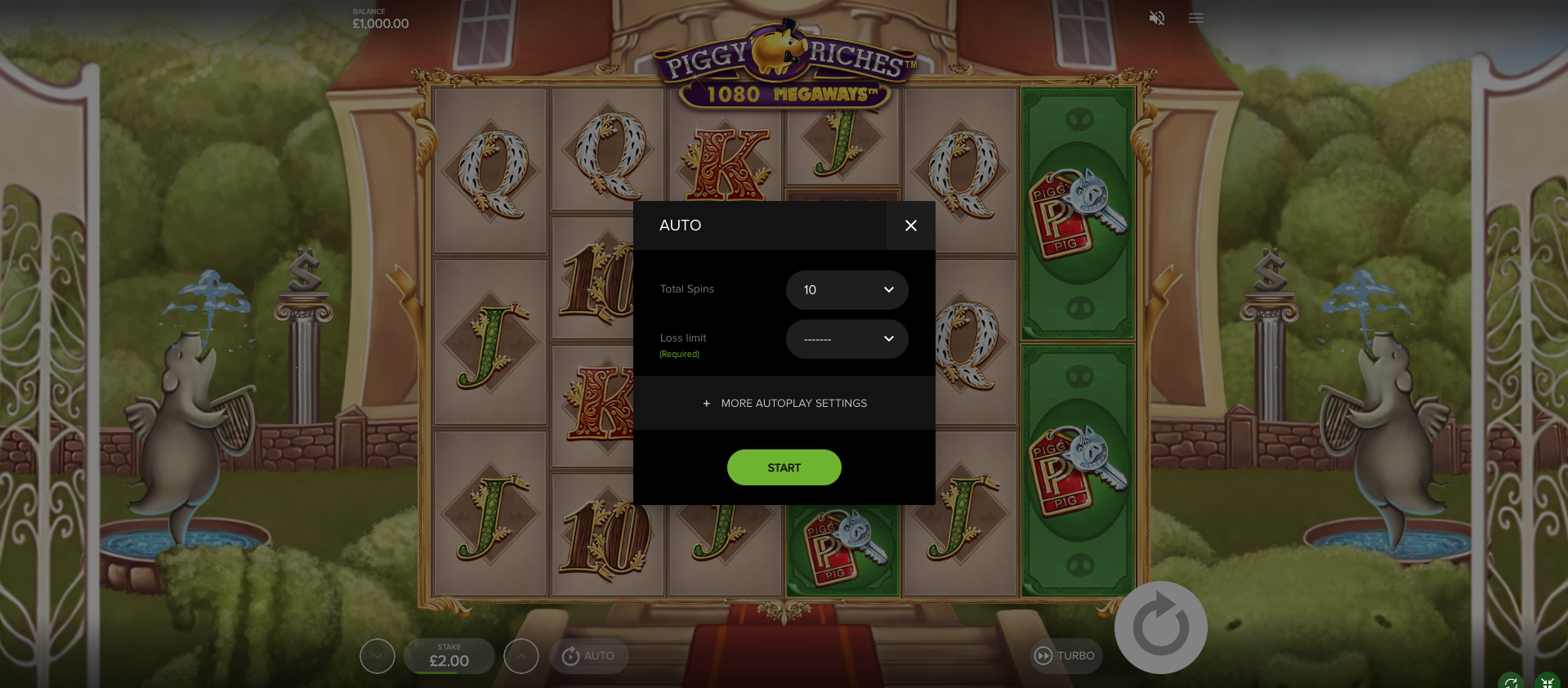Viewport: 1568px width, 688px height.
Task: Open the £2.00 stake selector
Action: click(449, 656)
